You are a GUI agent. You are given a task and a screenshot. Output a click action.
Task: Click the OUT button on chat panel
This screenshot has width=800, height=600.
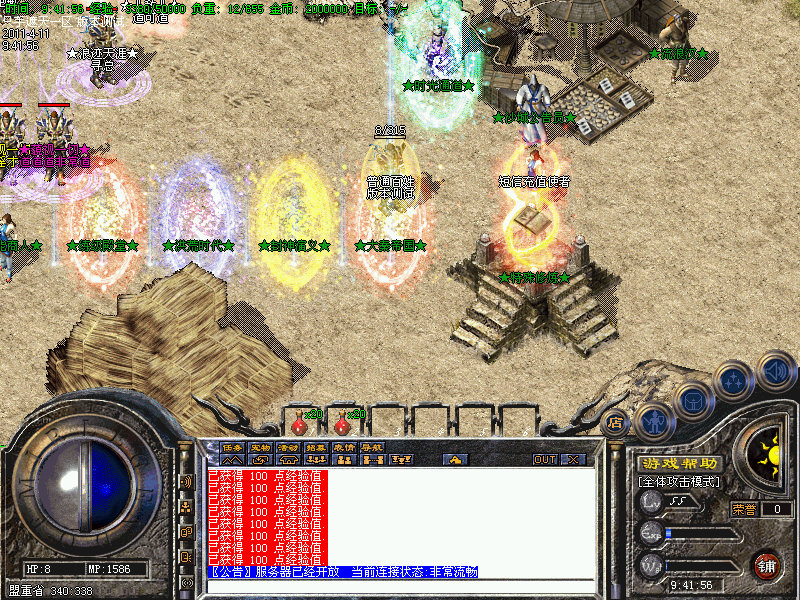click(544, 460)
